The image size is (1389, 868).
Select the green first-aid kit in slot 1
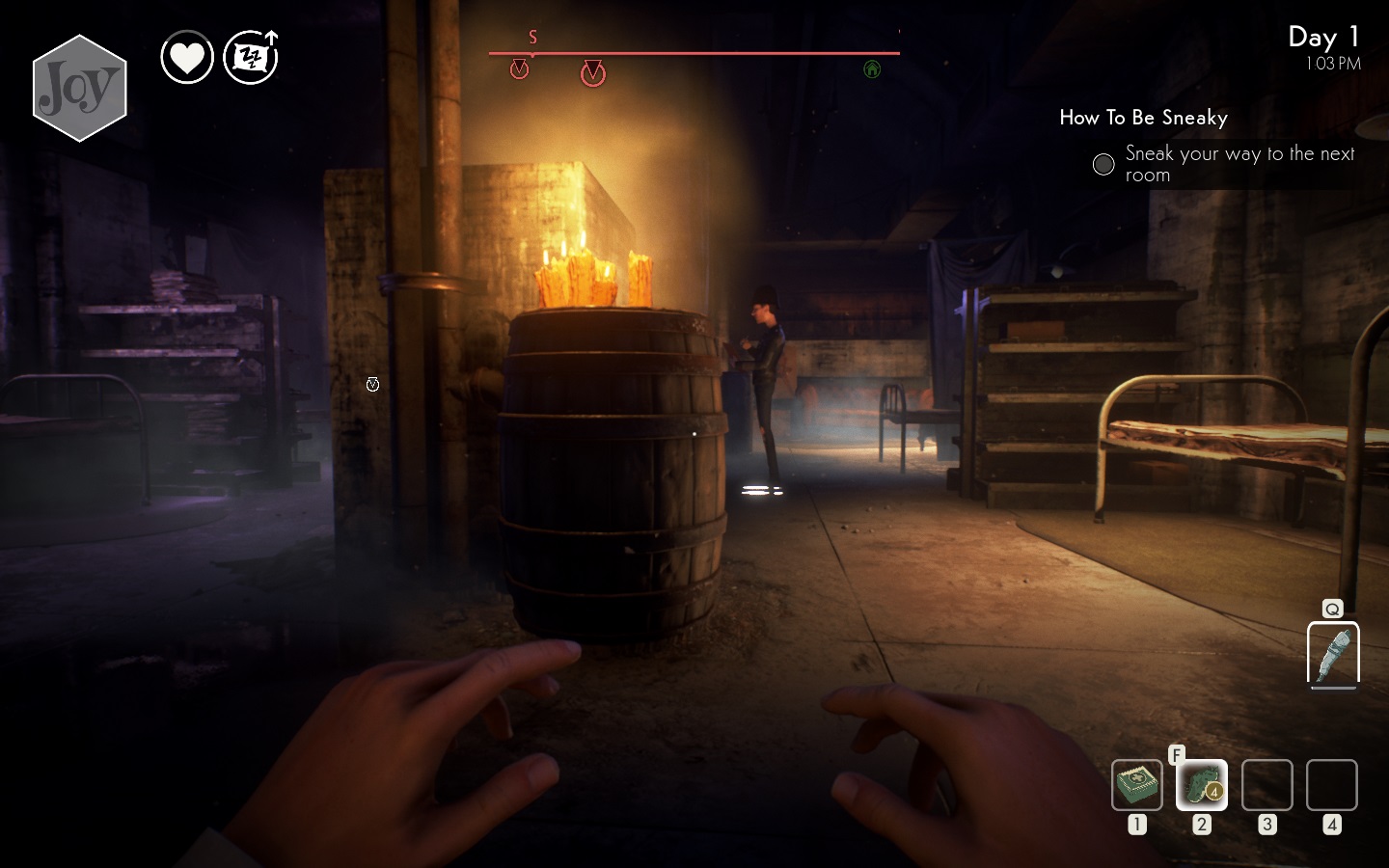pos(1136,784)
